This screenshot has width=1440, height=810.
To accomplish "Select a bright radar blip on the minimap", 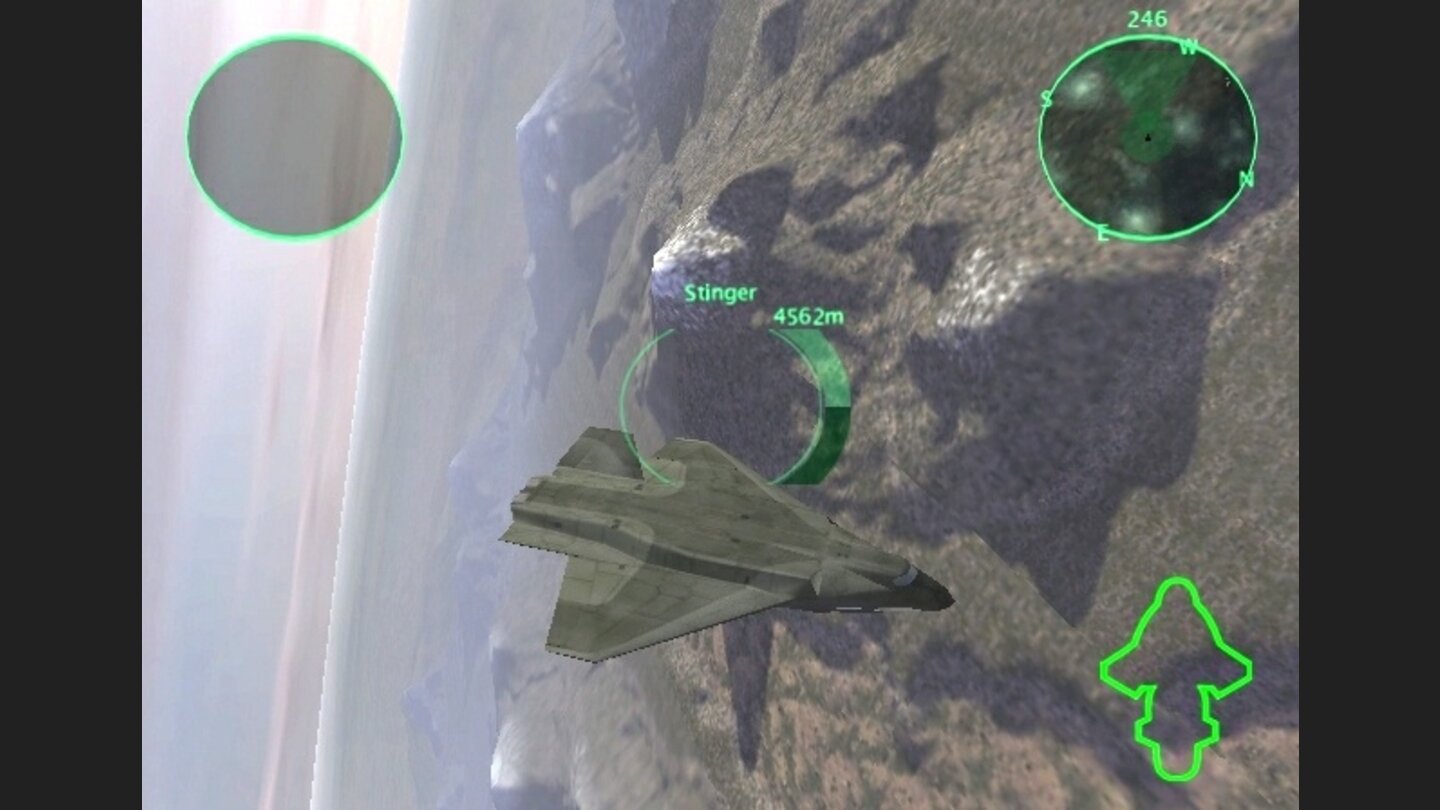I will [x=1084, y=88].
